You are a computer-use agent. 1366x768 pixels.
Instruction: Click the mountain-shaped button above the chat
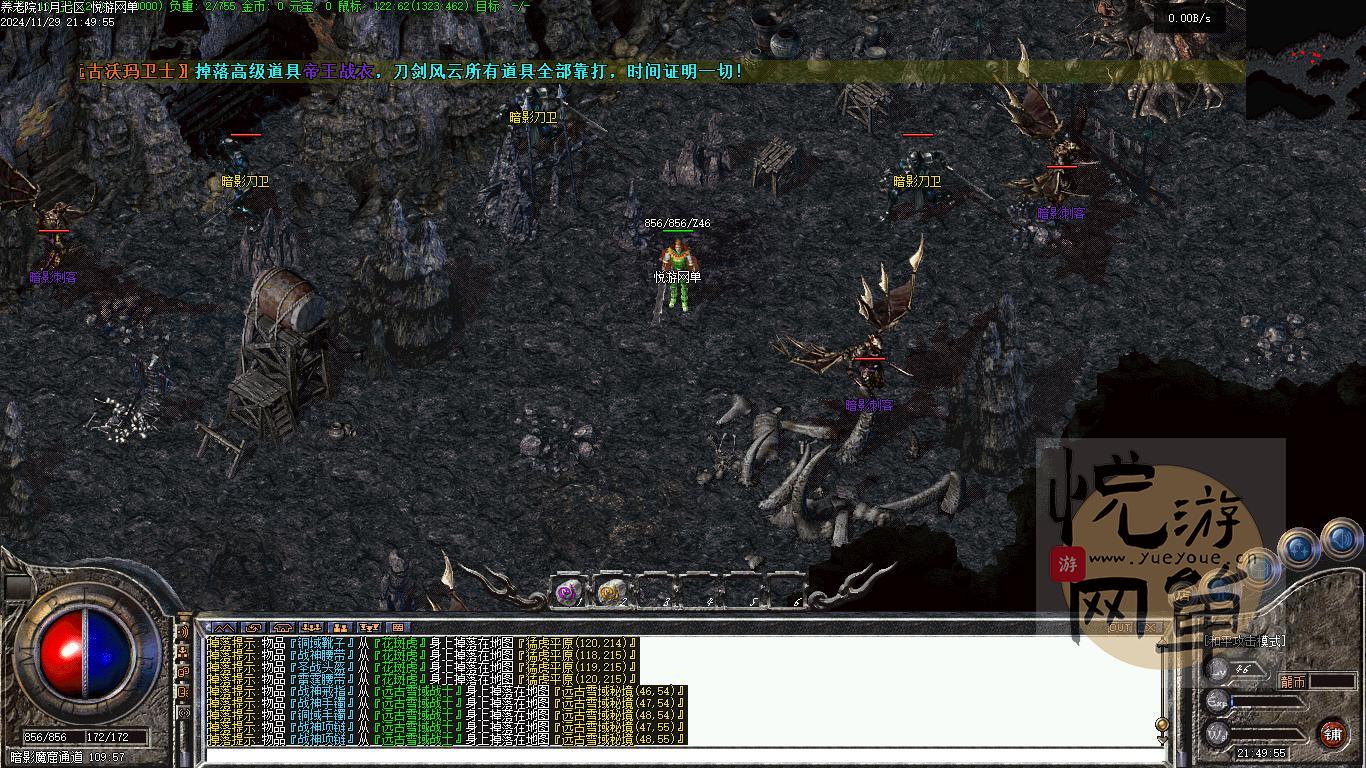[223, 628]
